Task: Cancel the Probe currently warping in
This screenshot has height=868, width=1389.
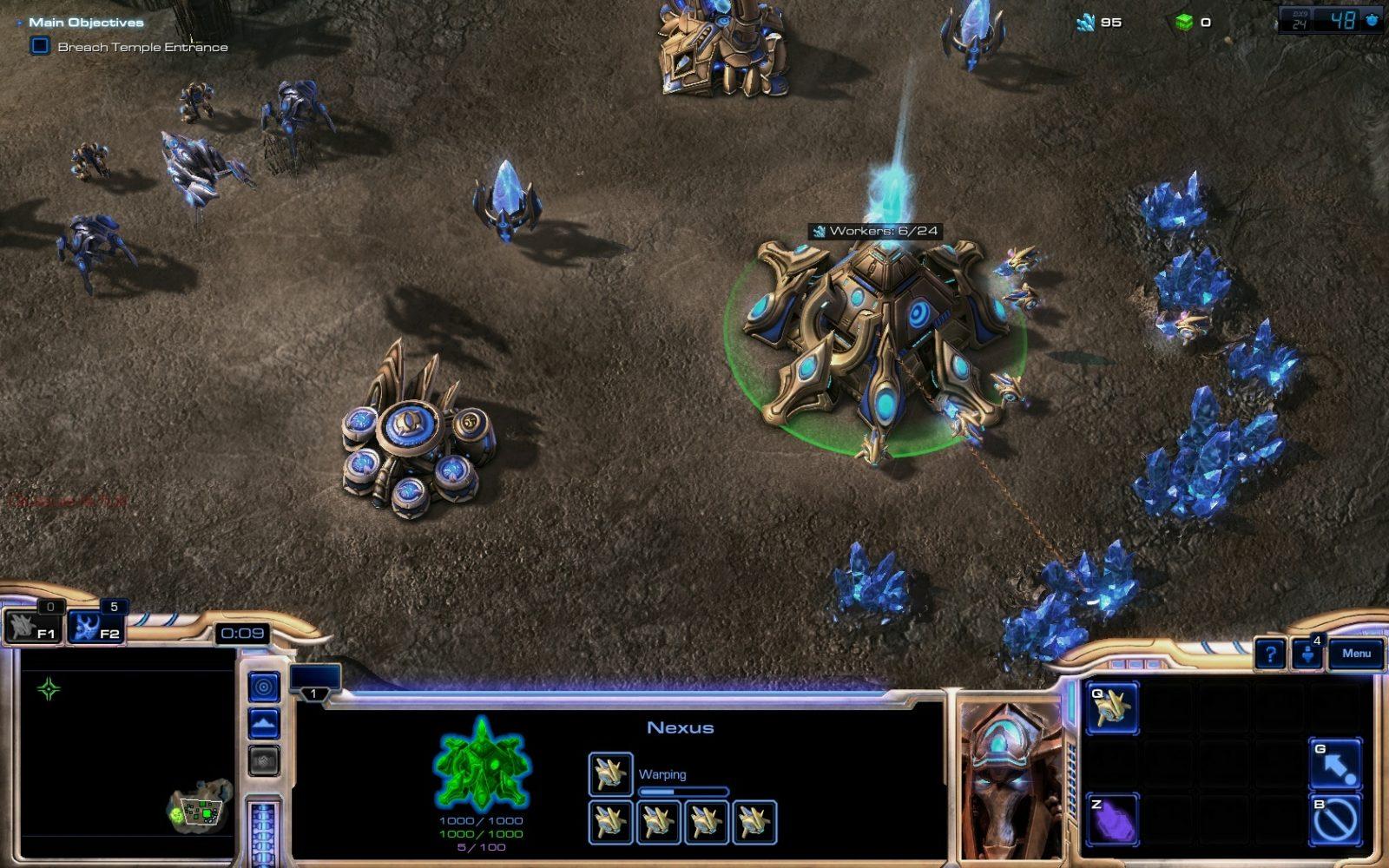Action: (610, 773)
